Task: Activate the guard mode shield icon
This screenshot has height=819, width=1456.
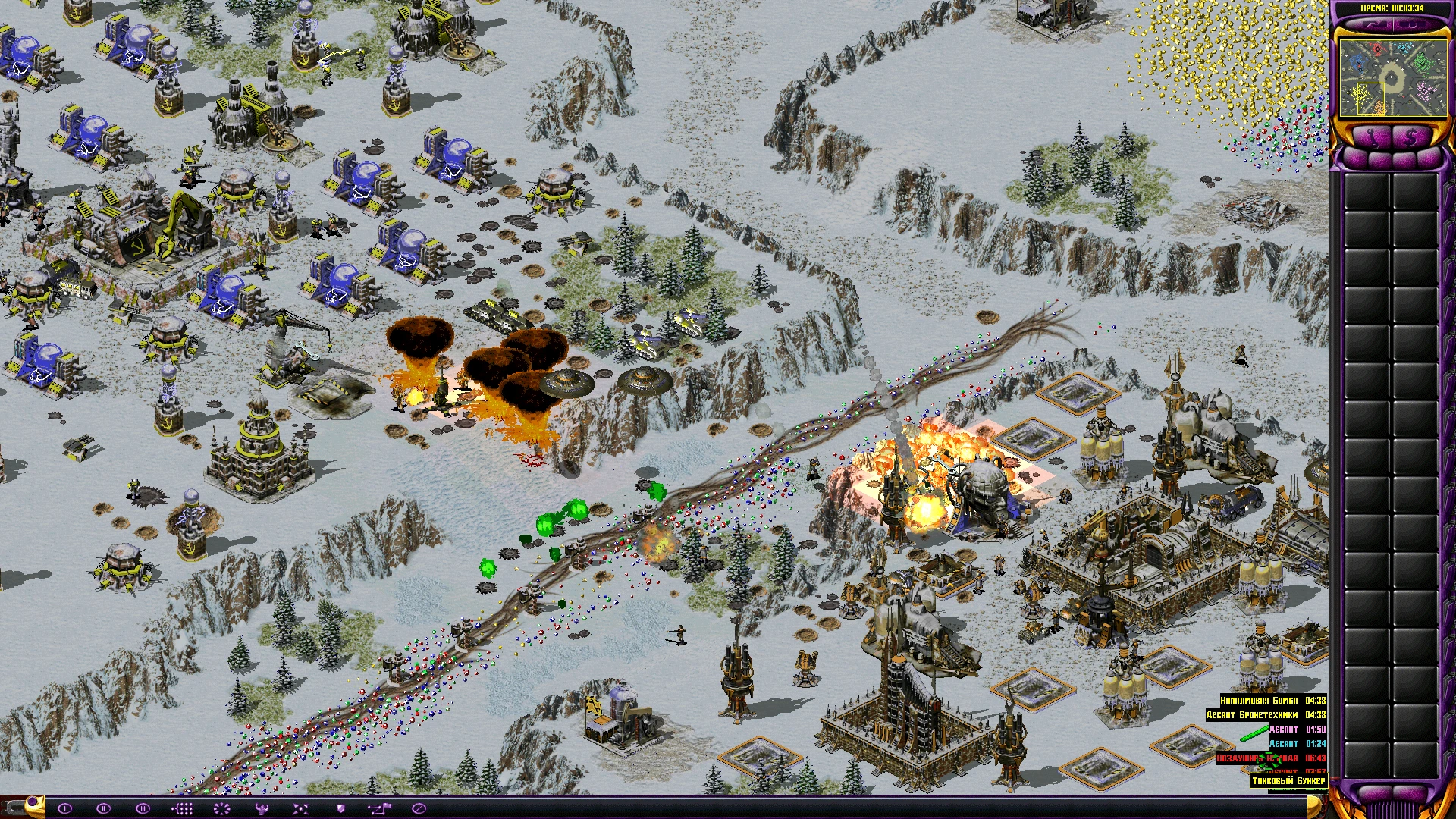Action: point(340,808)
